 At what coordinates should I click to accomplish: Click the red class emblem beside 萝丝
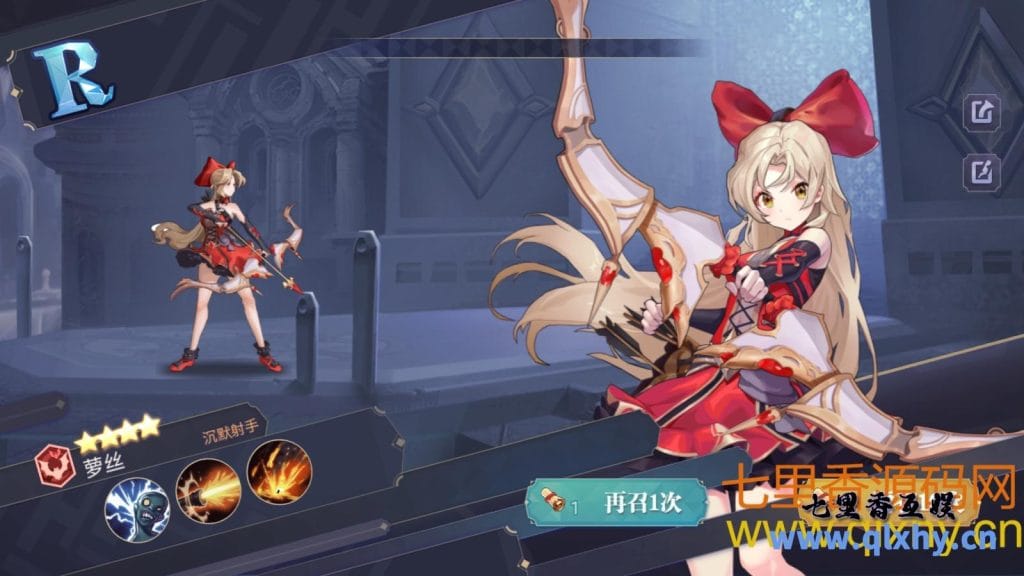[x=53, y=464]
